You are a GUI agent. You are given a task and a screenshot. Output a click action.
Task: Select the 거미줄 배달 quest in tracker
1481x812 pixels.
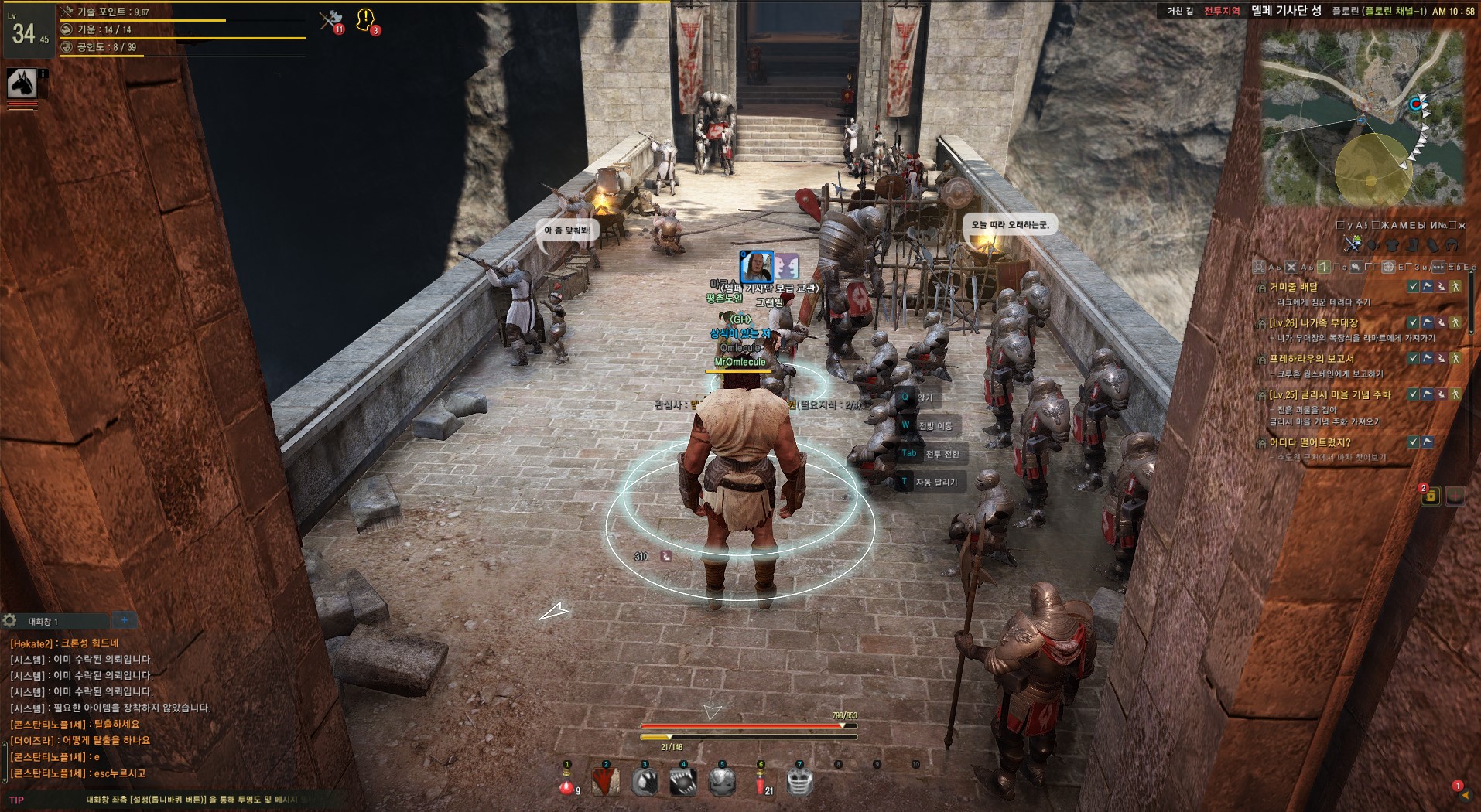coord(1293,287)
